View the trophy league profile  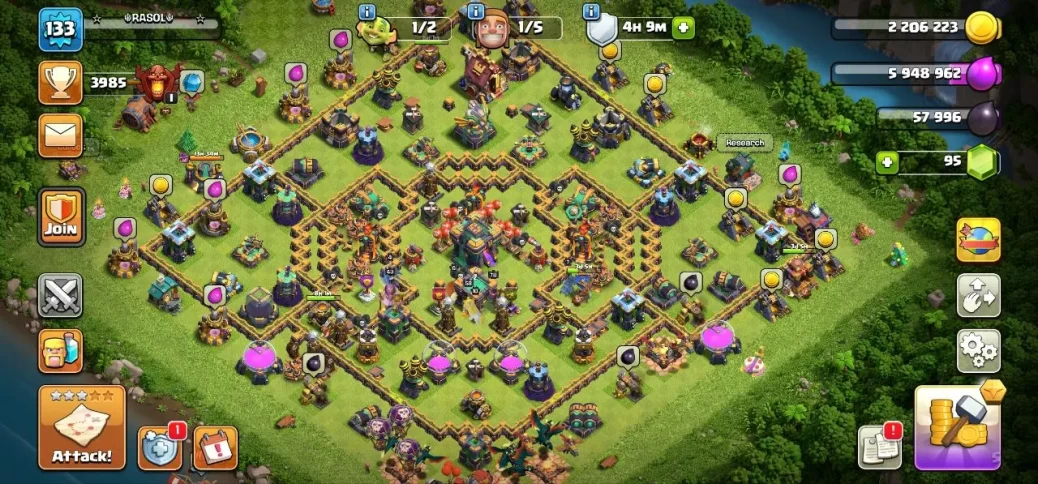[60, 83]
